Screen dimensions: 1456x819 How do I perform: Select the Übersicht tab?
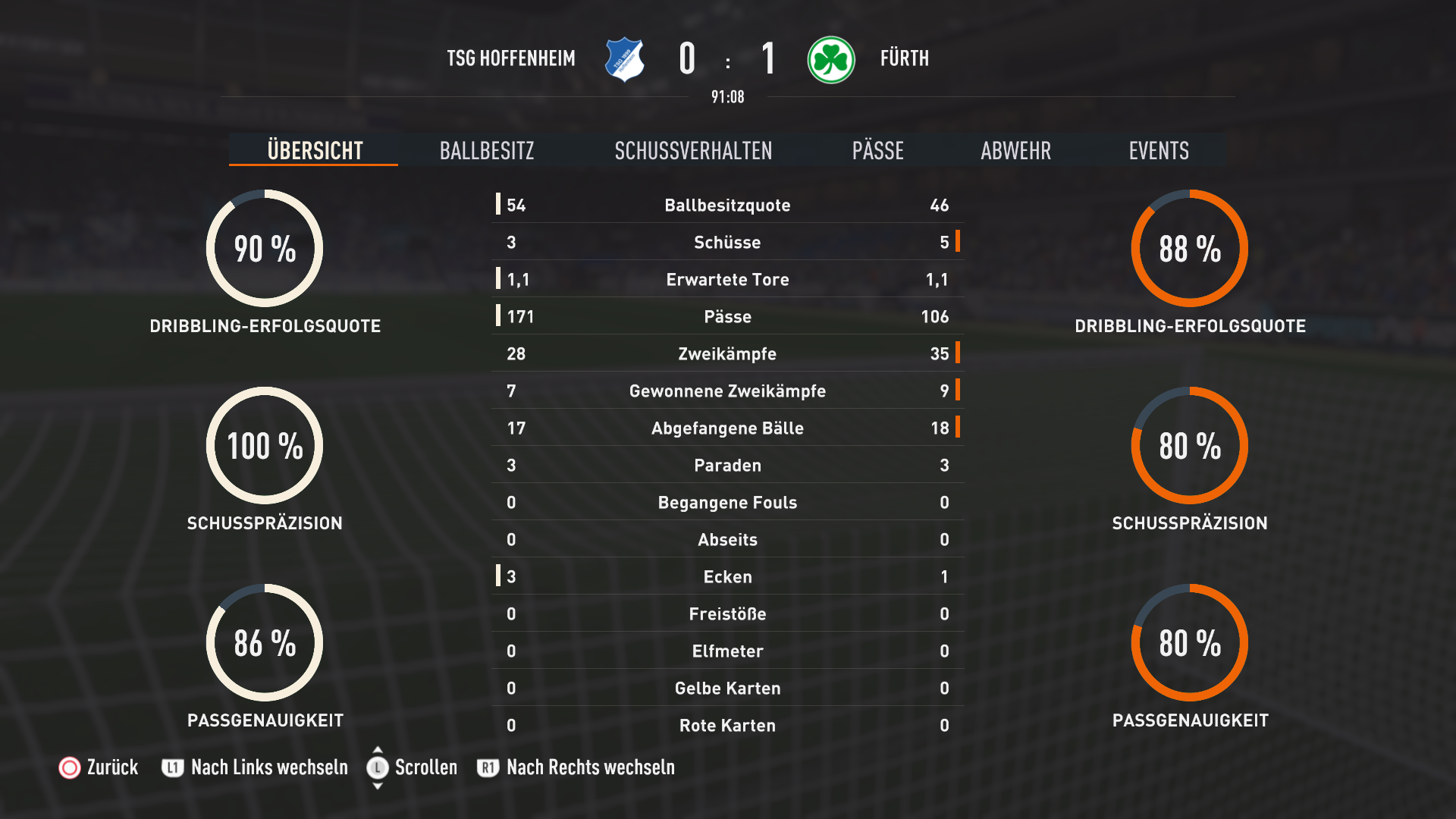[x=315, y=150]
